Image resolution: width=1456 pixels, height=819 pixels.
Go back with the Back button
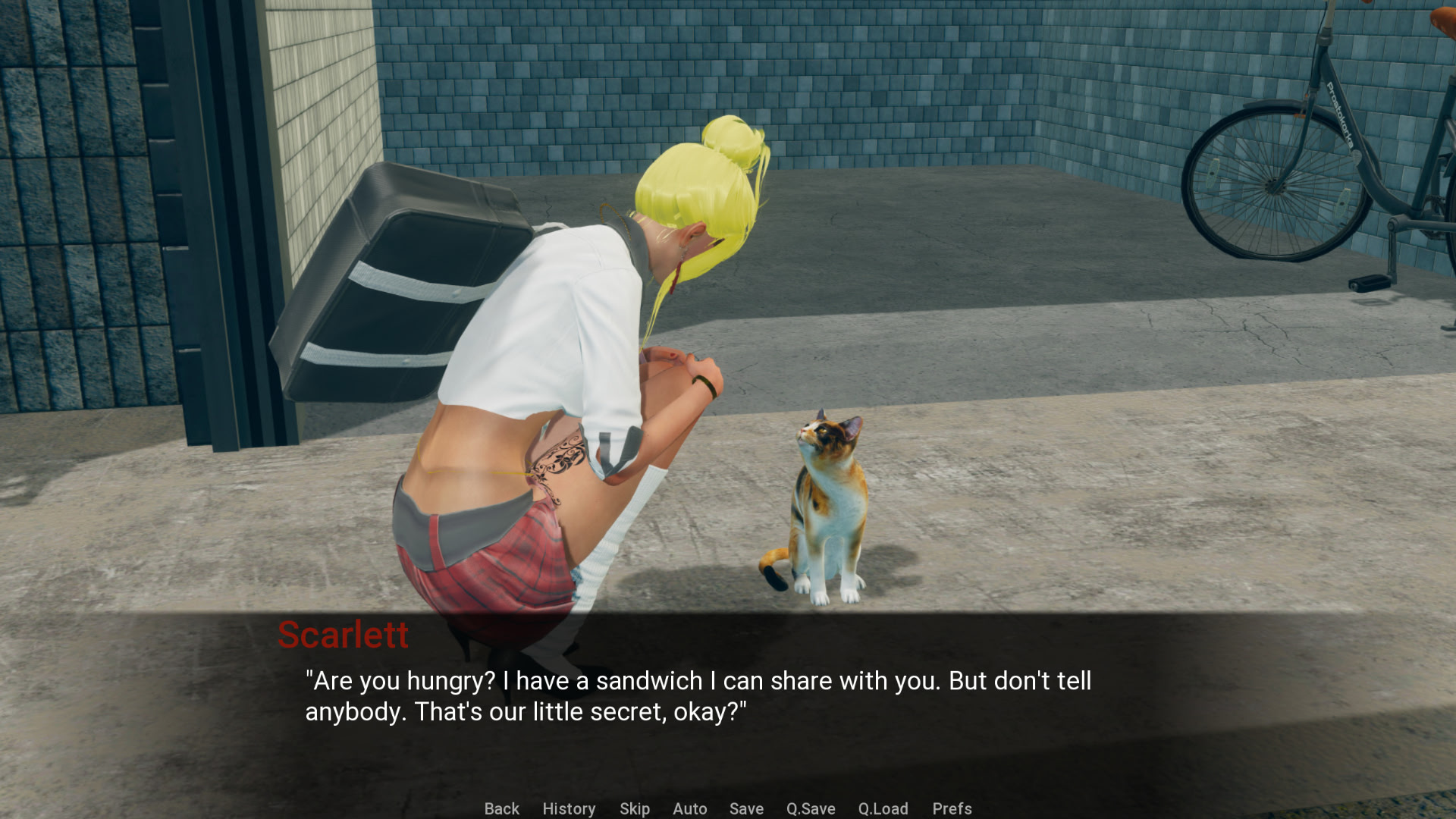tap(501, 808)
